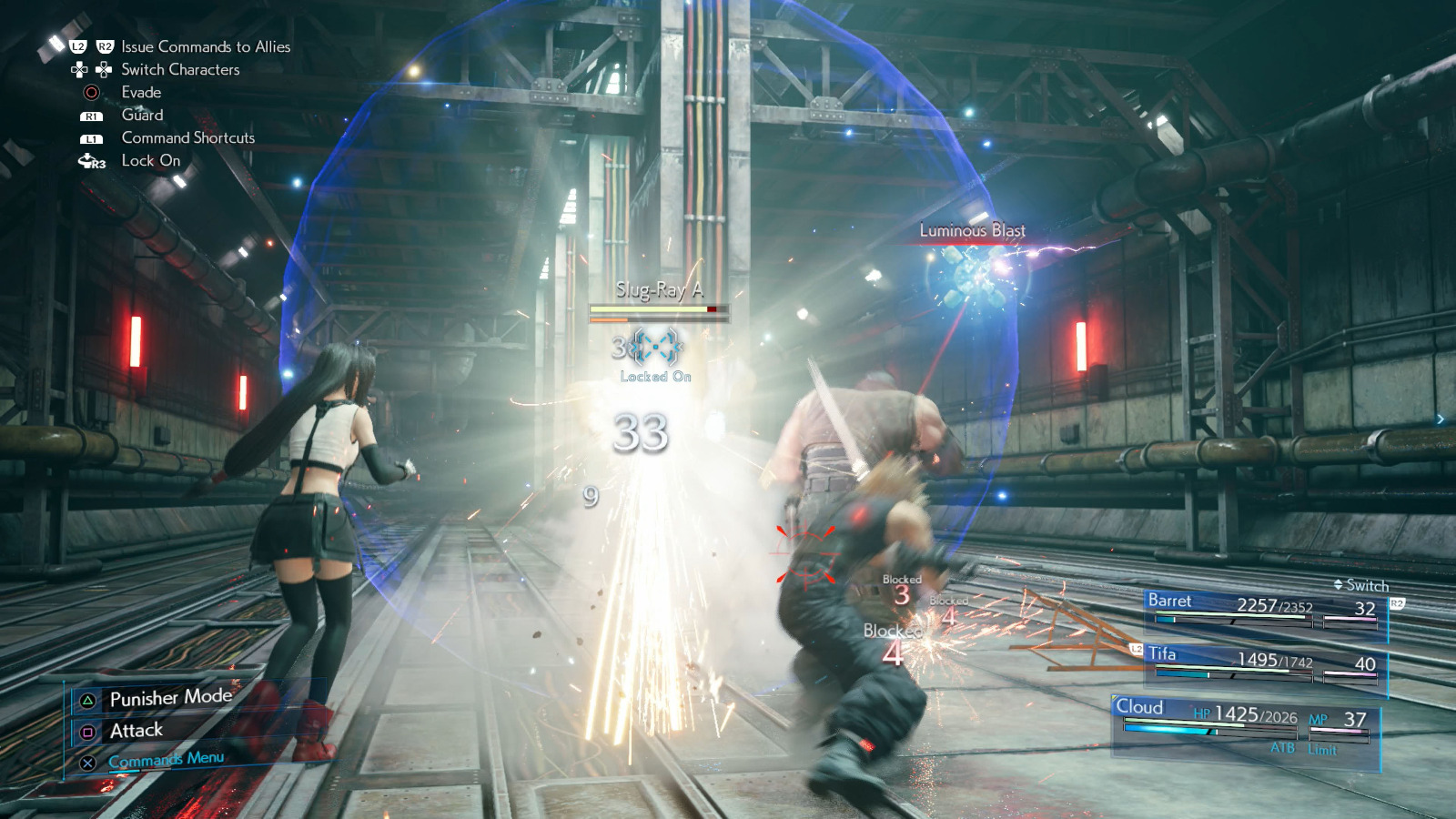Image resolution: width=1456 pixels, height=819 pixels.
Task: Click the R2 badge on Barret's bar
Action: pyautogui.click(x=1396, y=602)
